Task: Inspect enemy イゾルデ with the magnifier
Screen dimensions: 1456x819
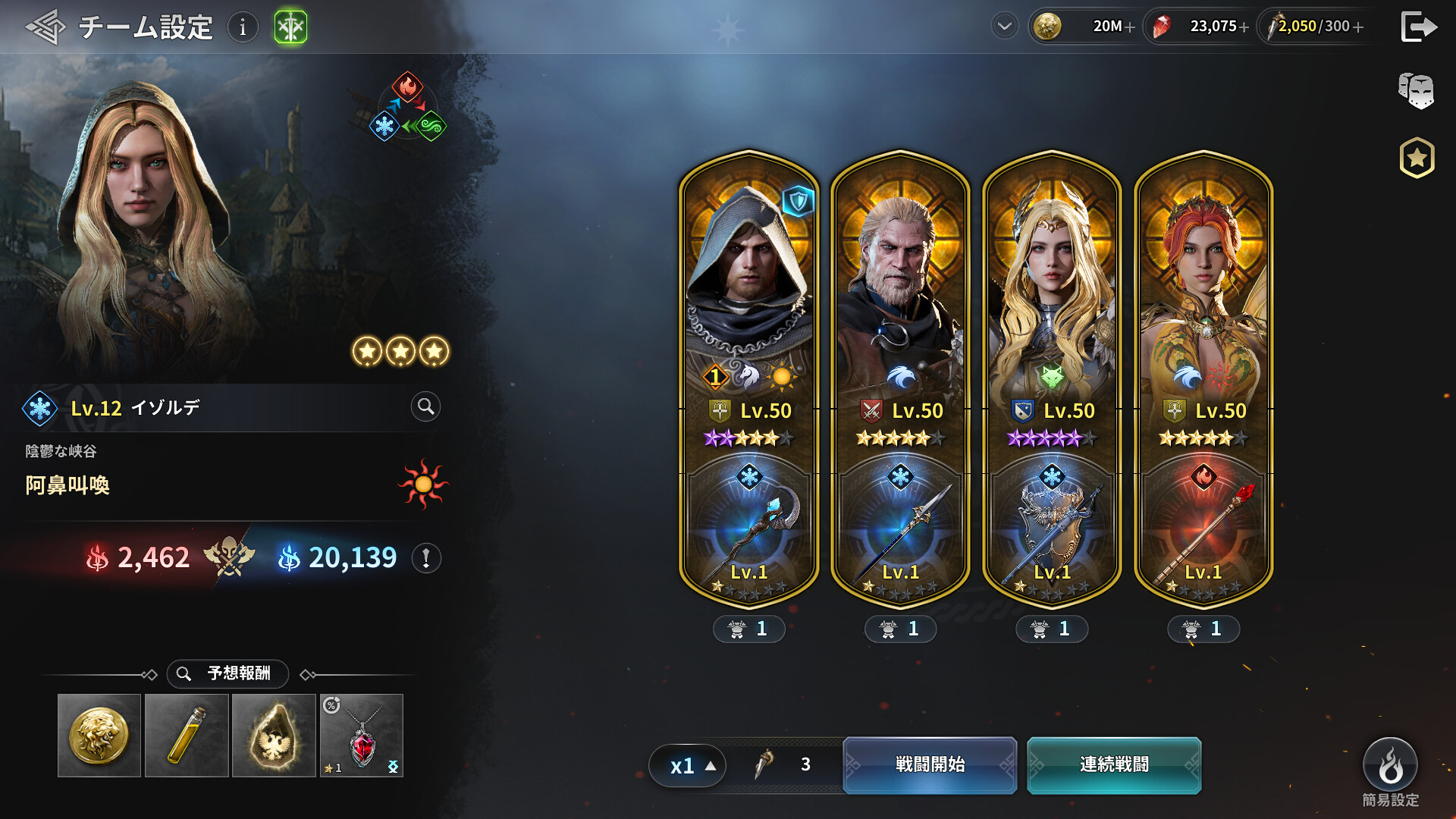Action: click(x=425, y=407)
